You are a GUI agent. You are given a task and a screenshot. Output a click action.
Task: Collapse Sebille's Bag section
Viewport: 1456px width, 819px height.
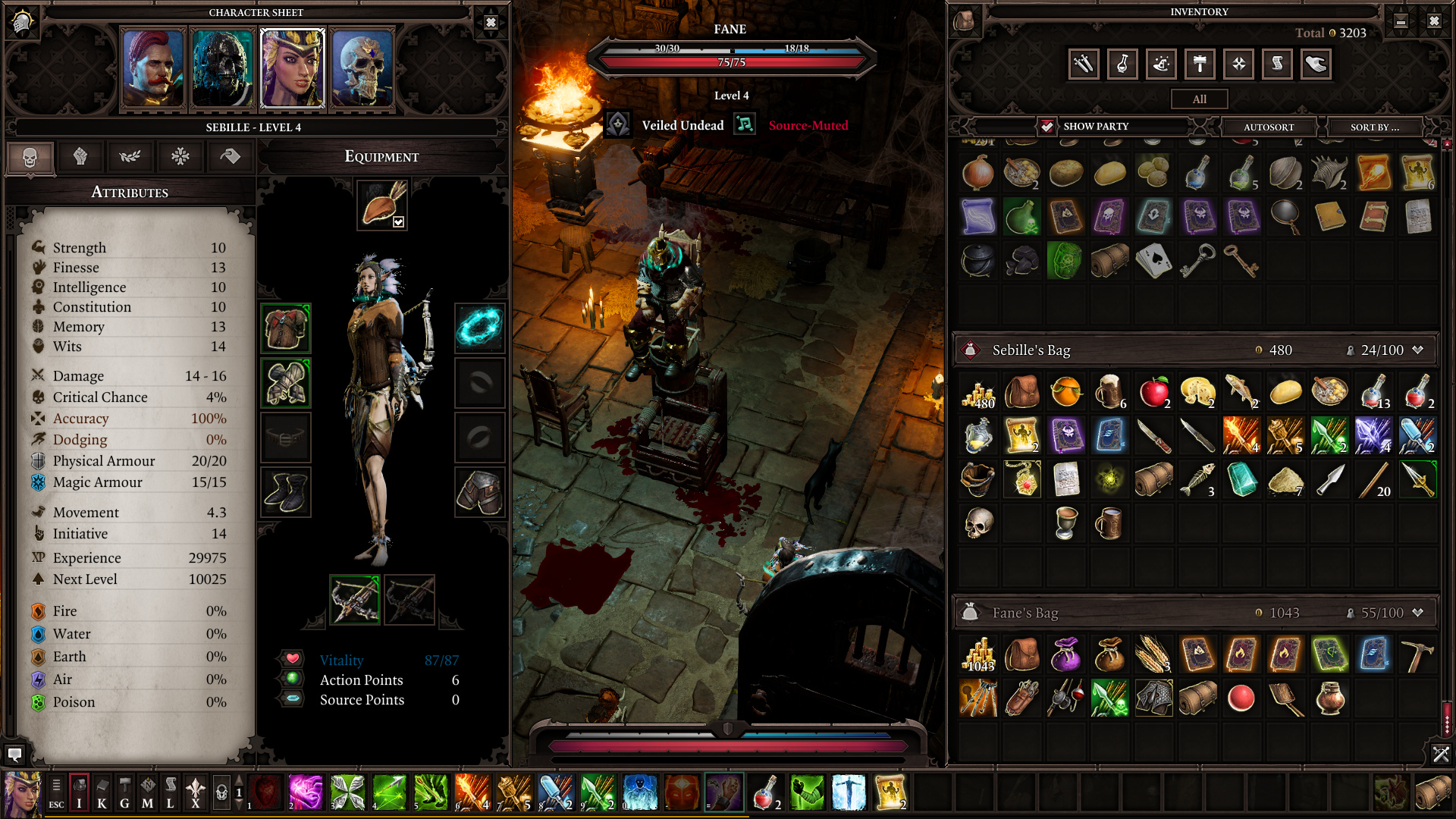1417,350
